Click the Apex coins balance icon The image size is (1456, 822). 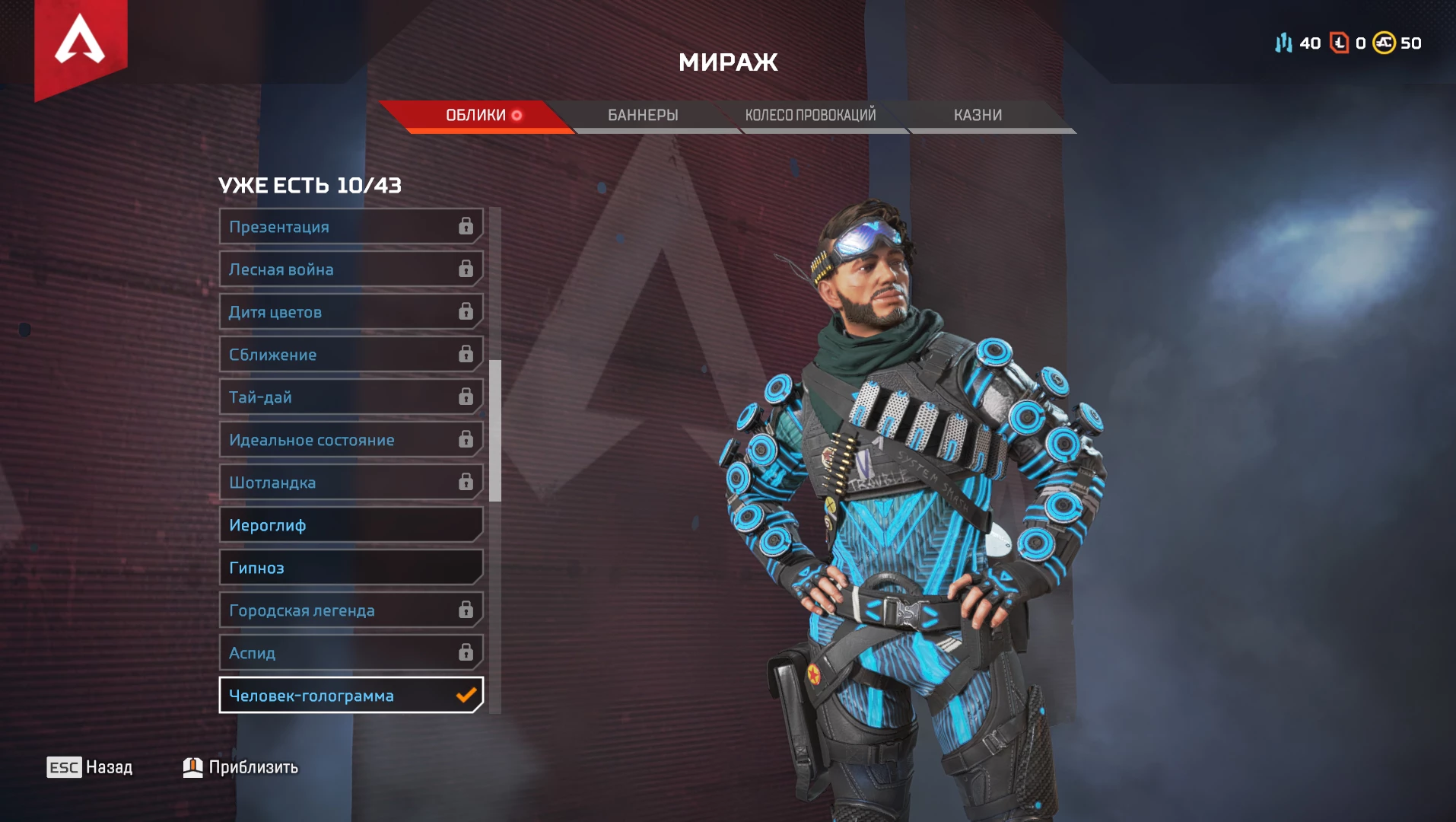tap(1384, 43)
